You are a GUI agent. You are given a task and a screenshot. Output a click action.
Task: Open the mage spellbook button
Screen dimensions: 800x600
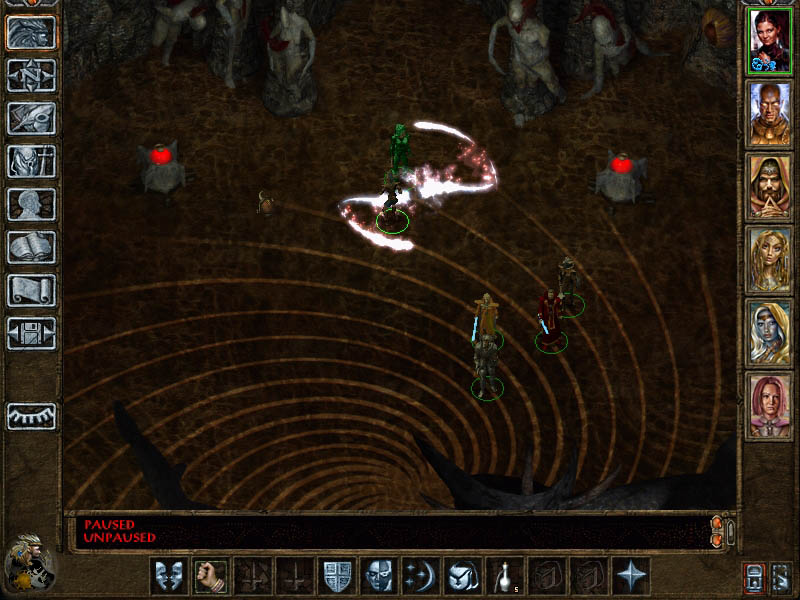pyautogui.click(x=31, y=247)
